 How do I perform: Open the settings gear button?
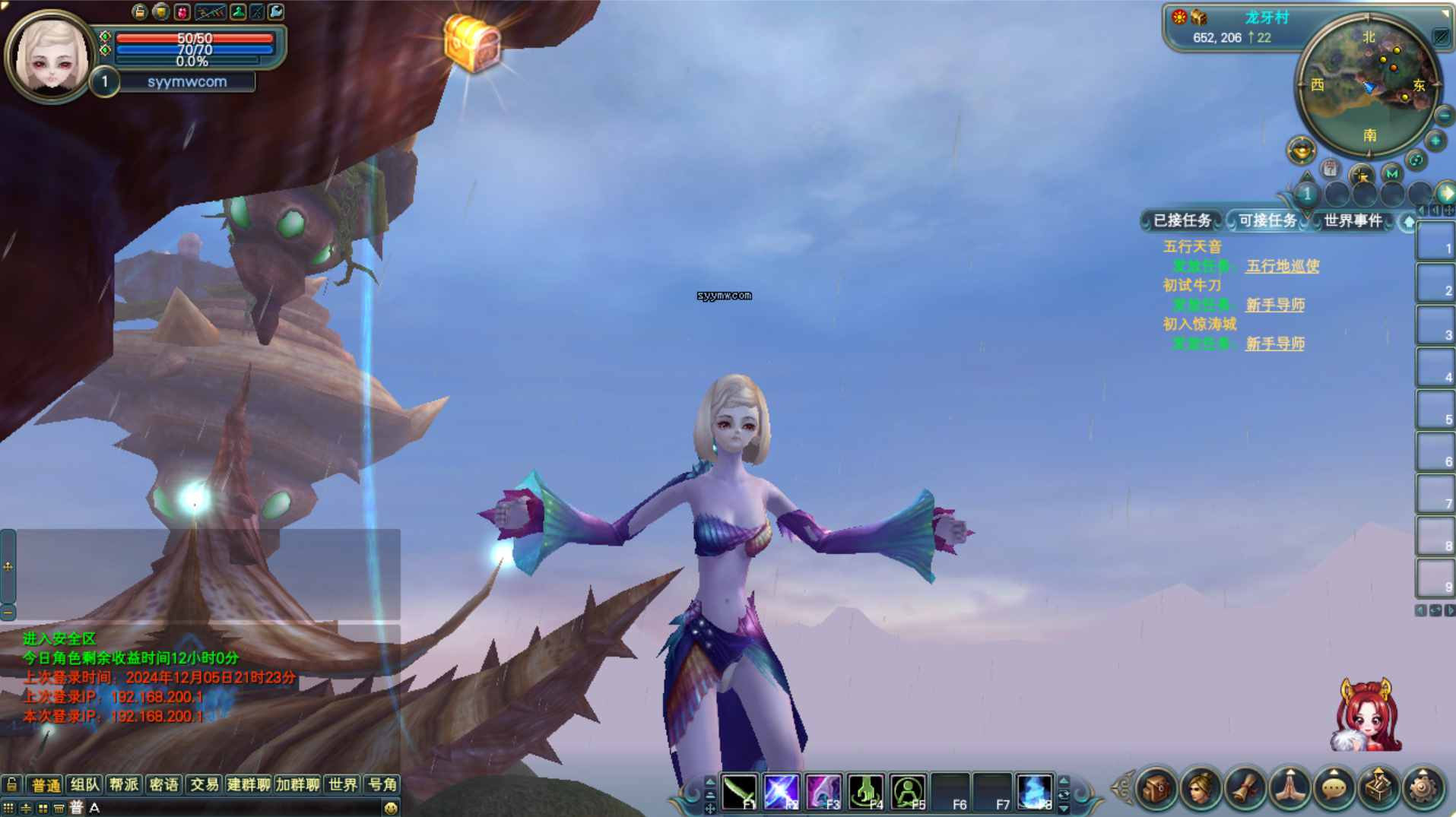click(1422, 788)
